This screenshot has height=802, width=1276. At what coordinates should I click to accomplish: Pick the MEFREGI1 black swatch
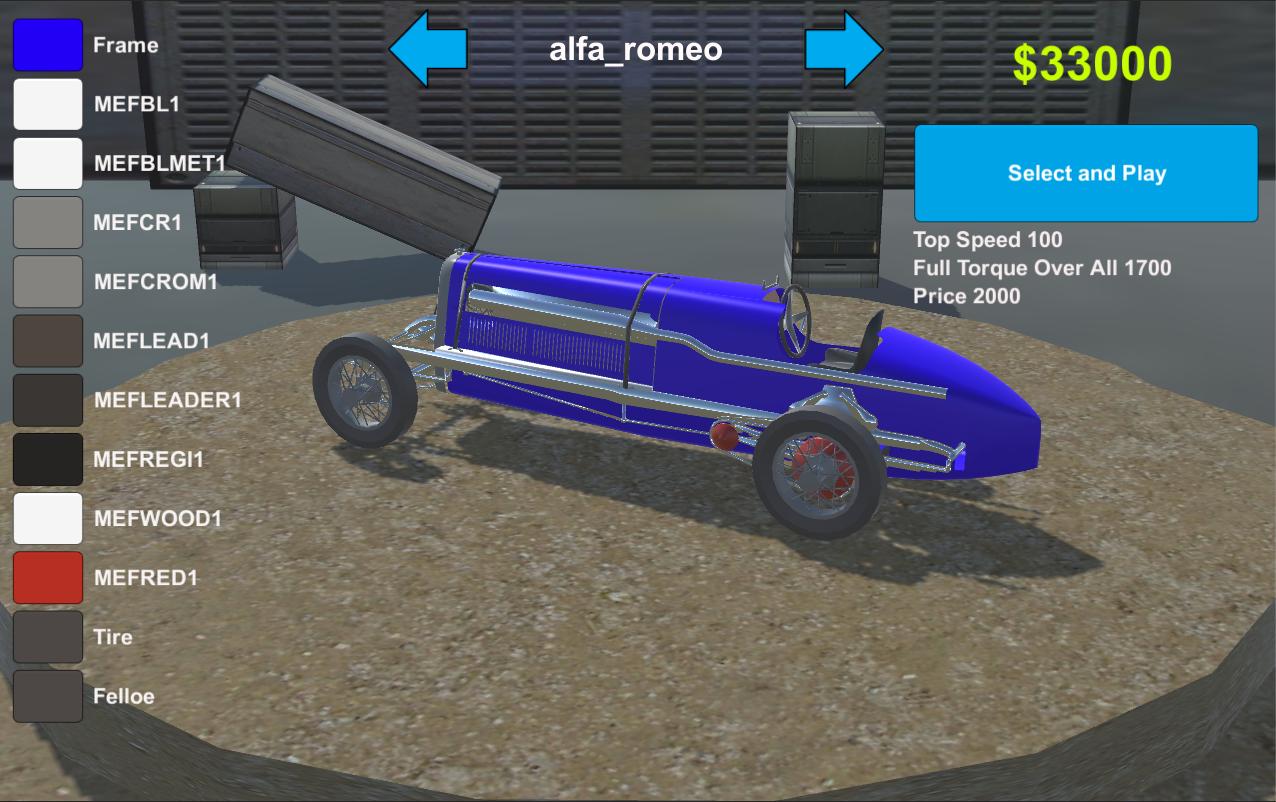tap(48, 459)
